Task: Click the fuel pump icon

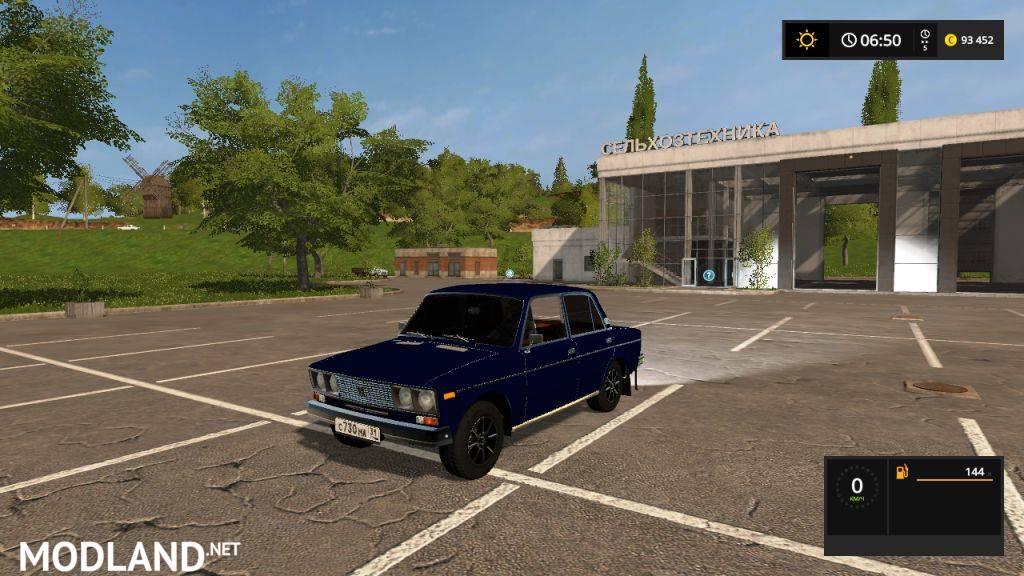Action: (x=903, y=470)
